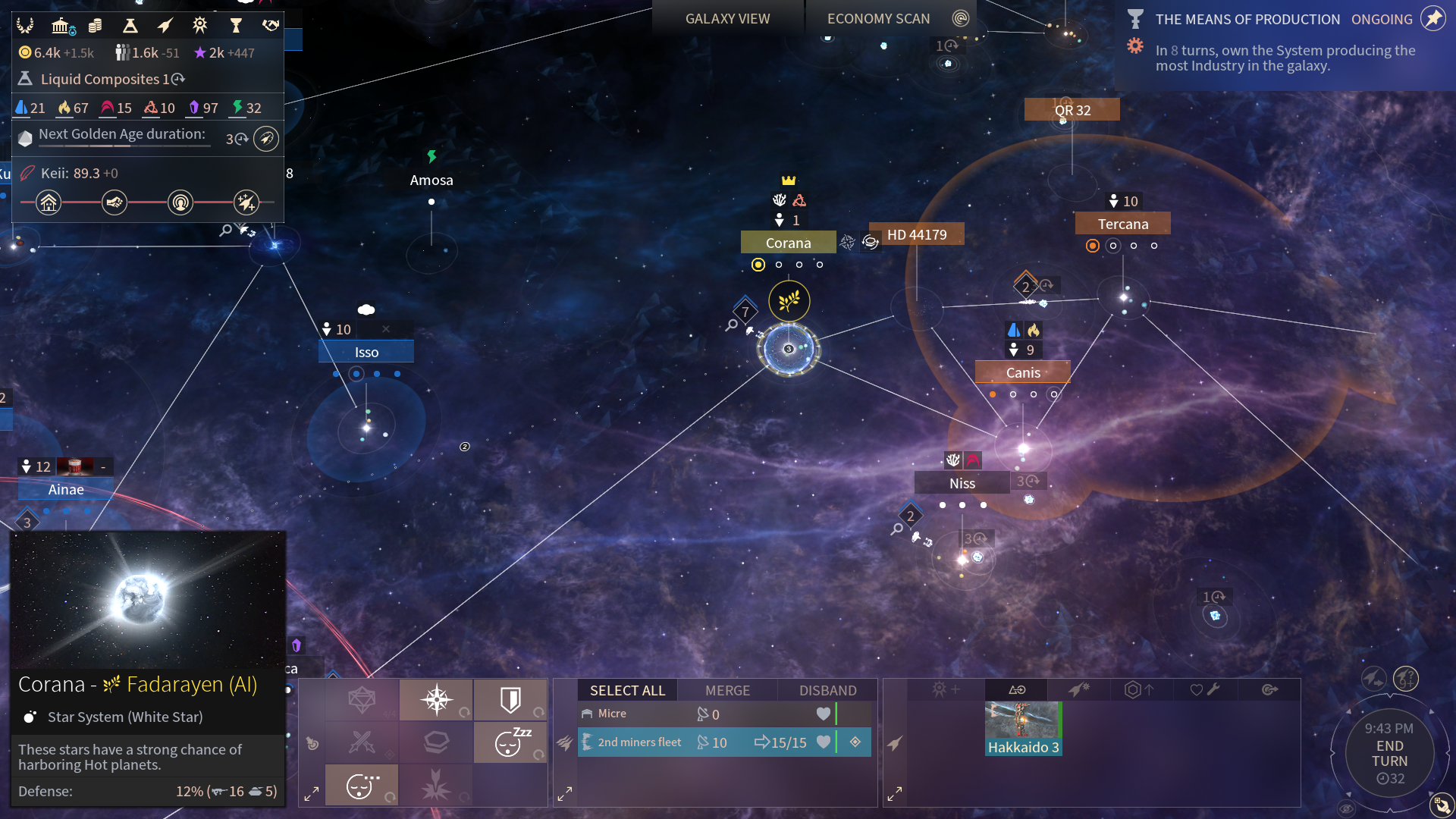
Task: Pin the Means of Production quest
Action: (1432, 19)
